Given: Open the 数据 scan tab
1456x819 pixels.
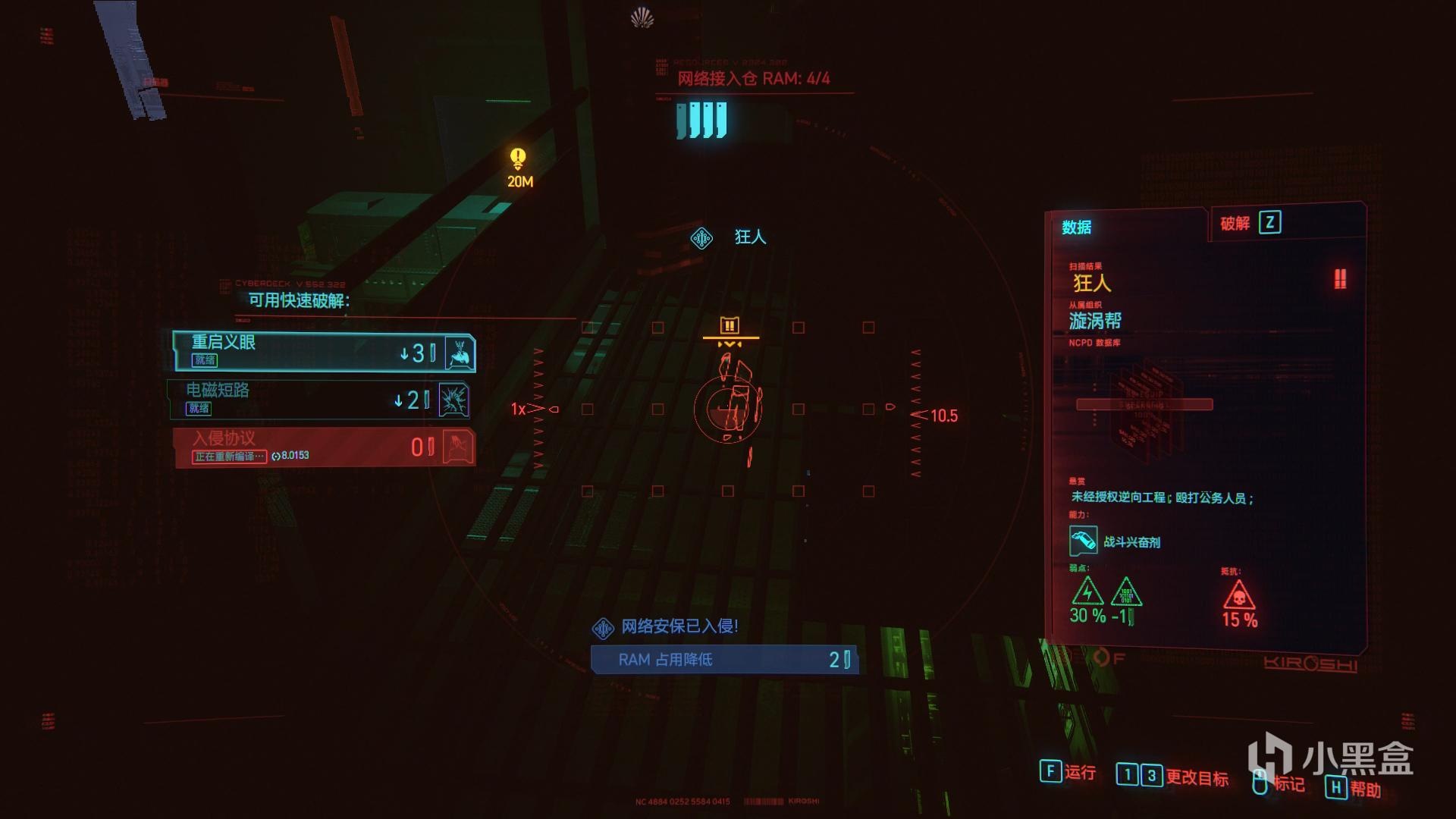Looking at the screenshot, I should (1077, 227).
